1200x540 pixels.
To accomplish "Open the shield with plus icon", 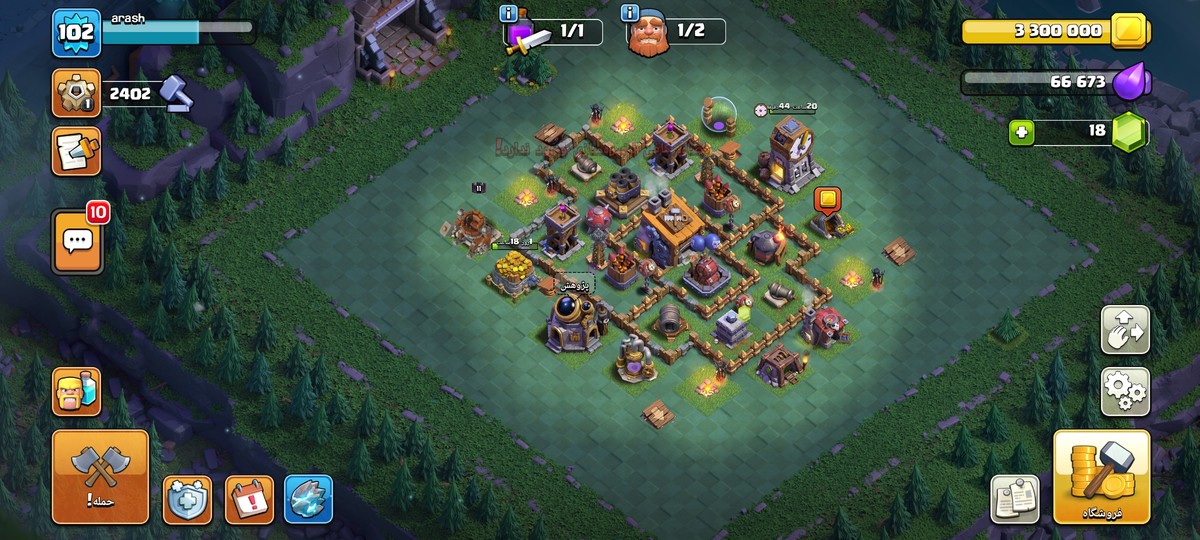I will (x=187, y=499).
